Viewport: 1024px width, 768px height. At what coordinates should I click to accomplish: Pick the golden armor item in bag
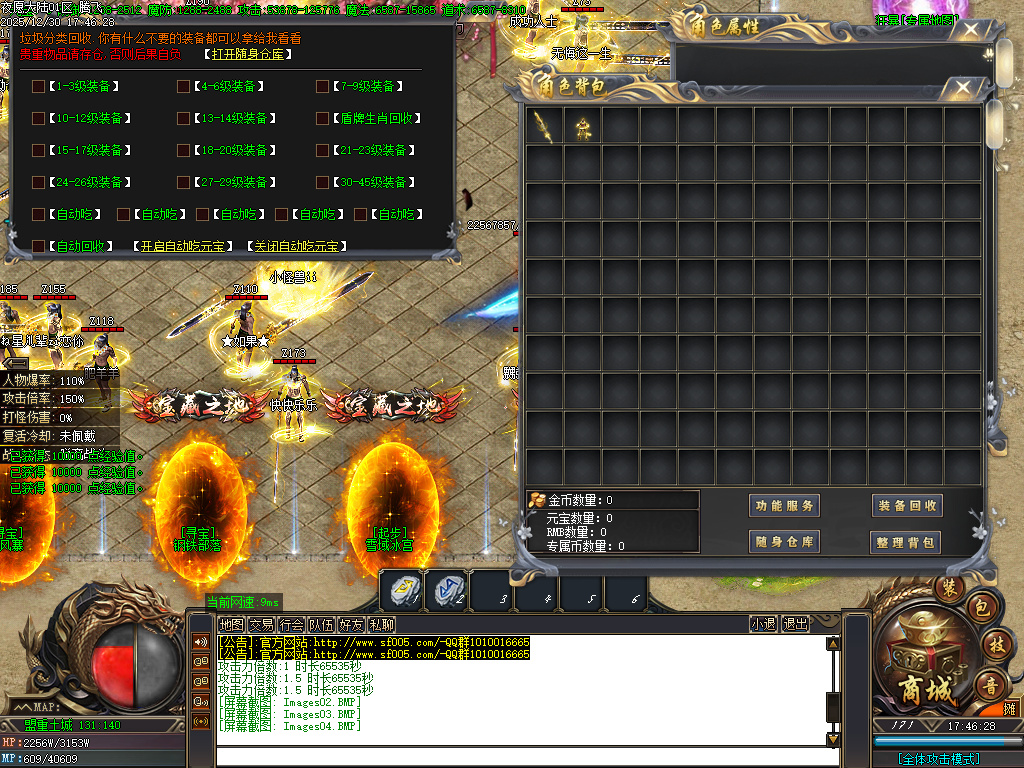coord(582,126)
